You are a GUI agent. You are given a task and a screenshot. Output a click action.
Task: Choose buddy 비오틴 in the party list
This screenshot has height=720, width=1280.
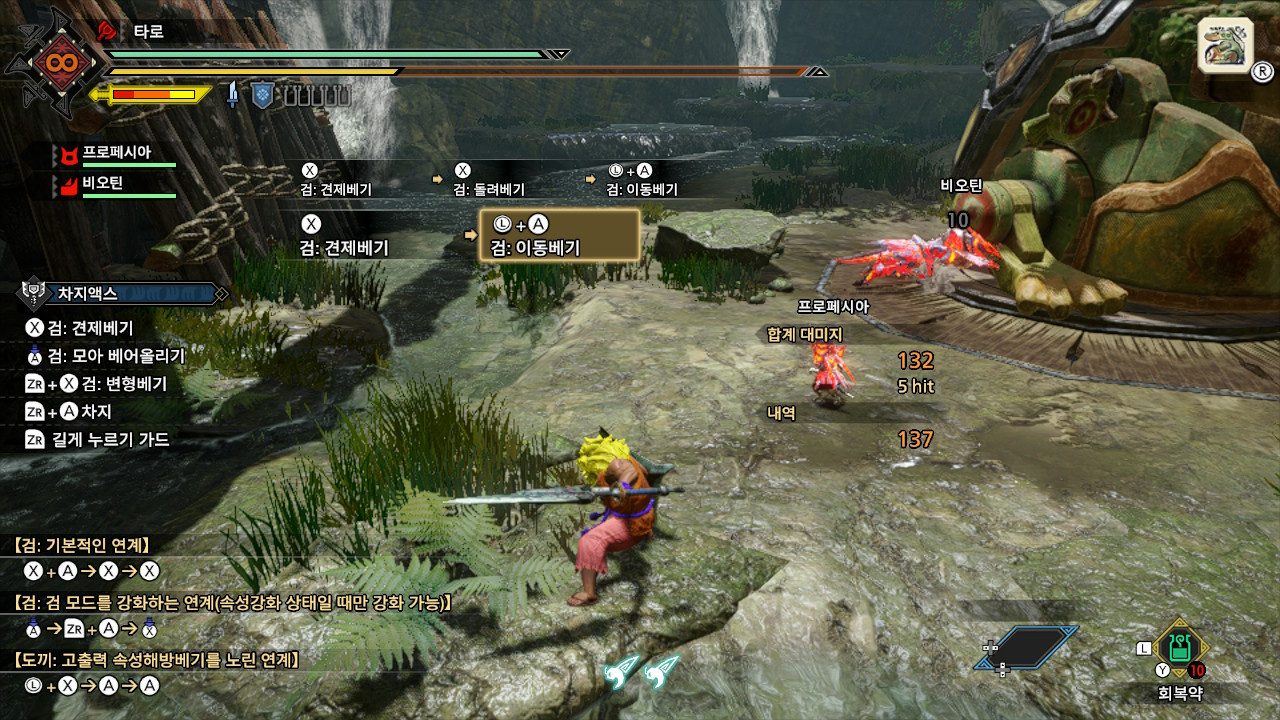pyautogui.click(x=105, y=184)
